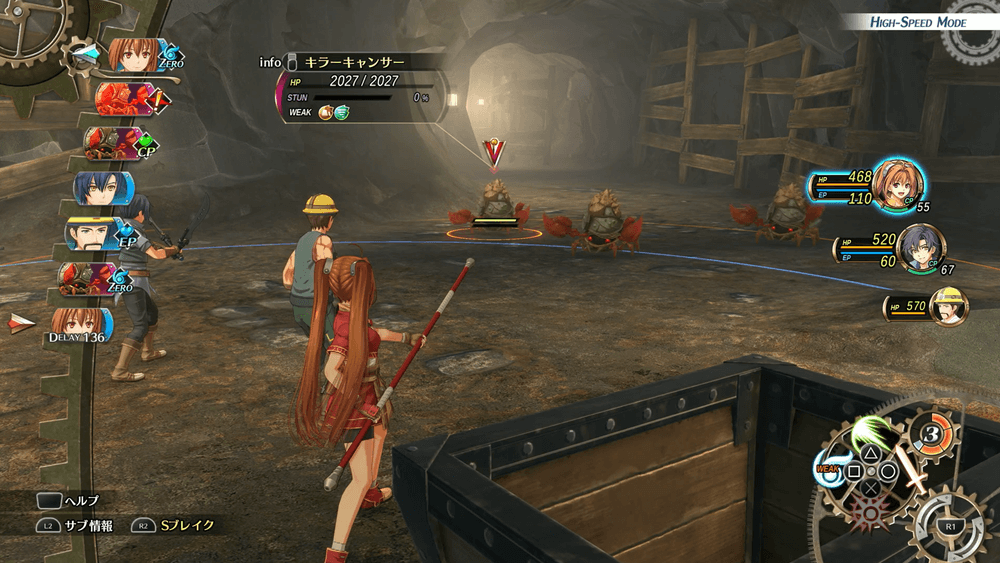Image resolution: width=1000 pixels, height=563 pixels.
Task: Select Joshua's party portrait with 520 HP
Action: point(920,247)
